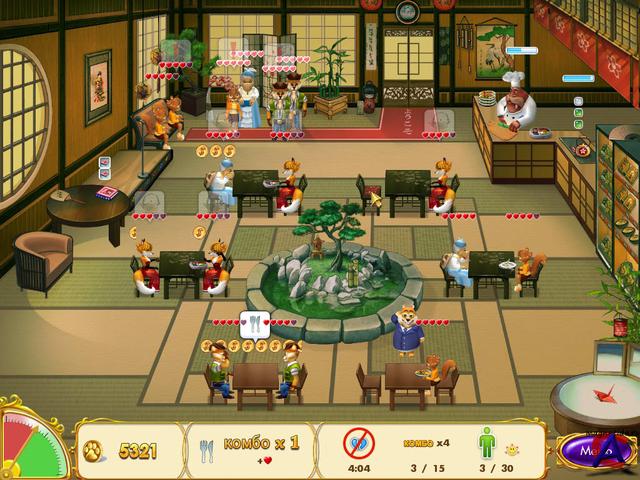
Task: Open the purple Меню button
Action: (x=592, y=451)
